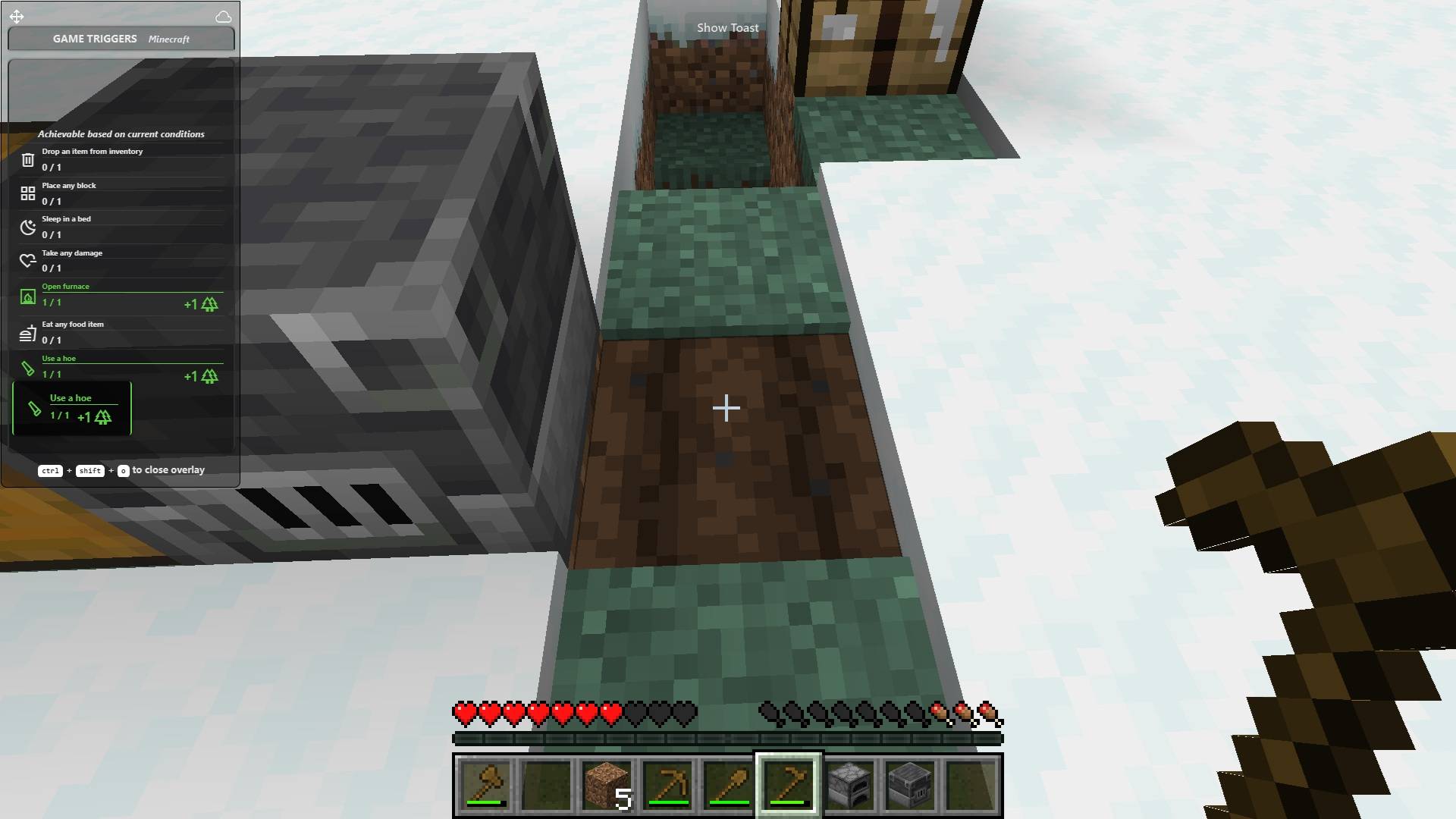
Task: Select the furnace in the hotbar
Action: [x=849, y=785]
